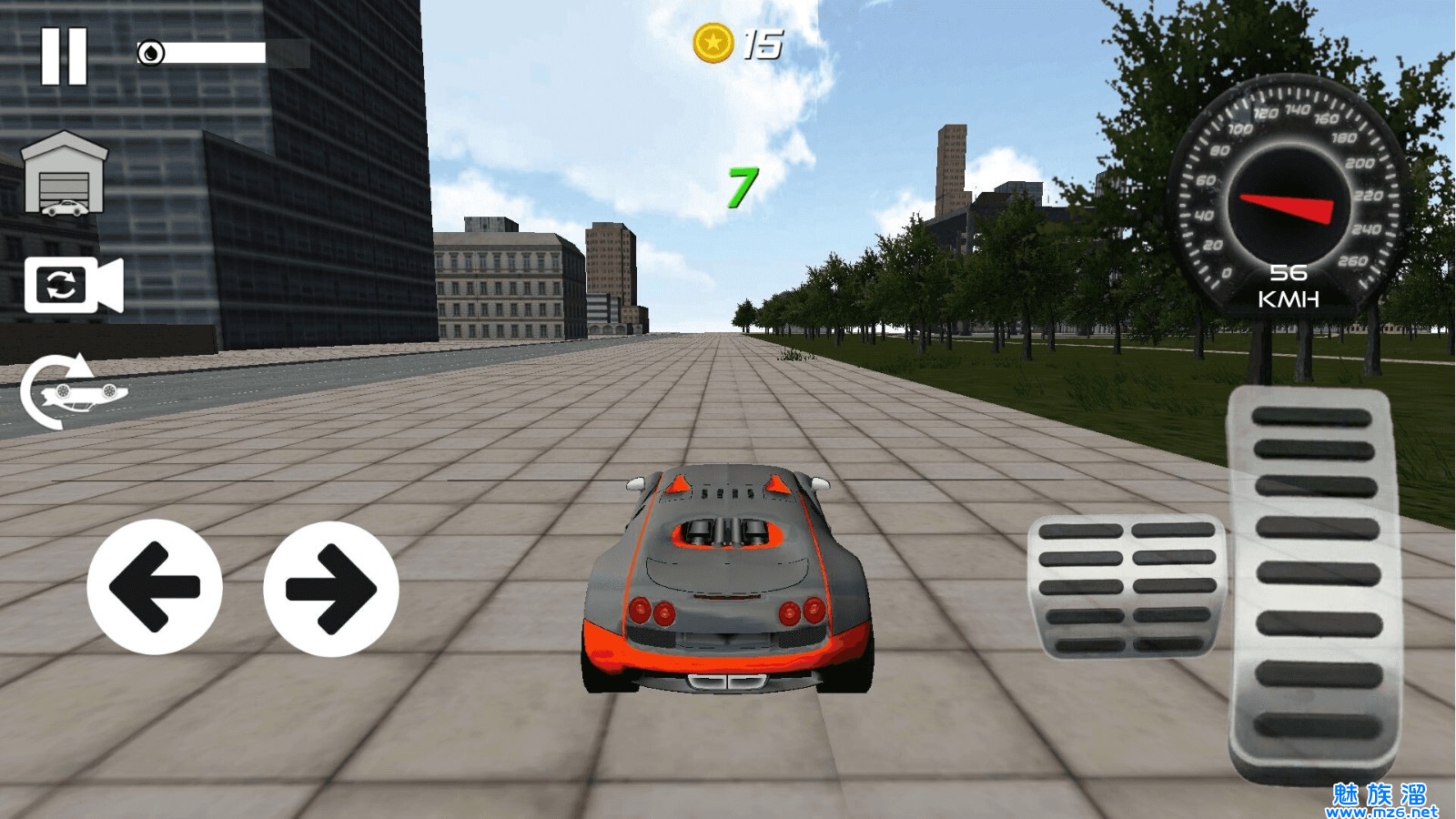This screenshot has width=1456, height=819.
Task: Steer right with the right arrow
Action: pos(331,589)
